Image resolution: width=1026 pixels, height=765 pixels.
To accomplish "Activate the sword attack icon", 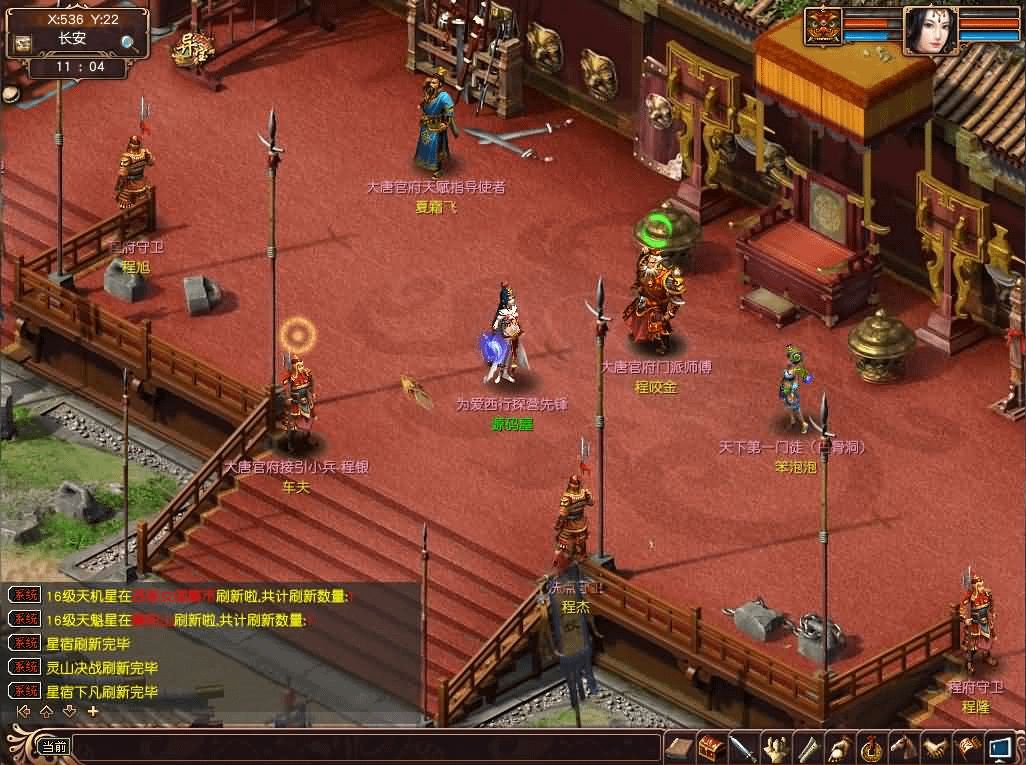I will [742, 748].
